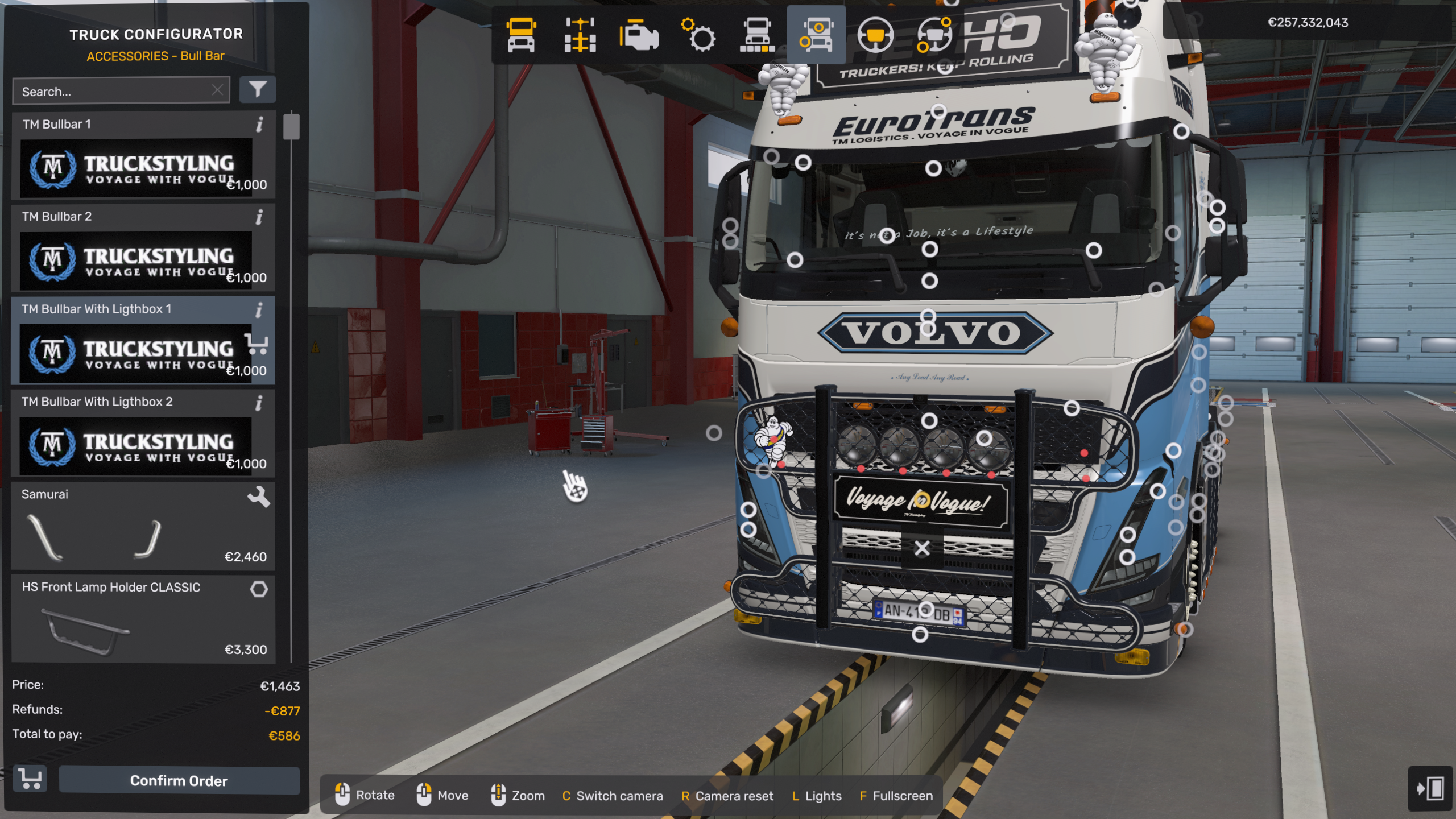Click the accessory search field
The image size is (1456, 819).
(114, 91)
